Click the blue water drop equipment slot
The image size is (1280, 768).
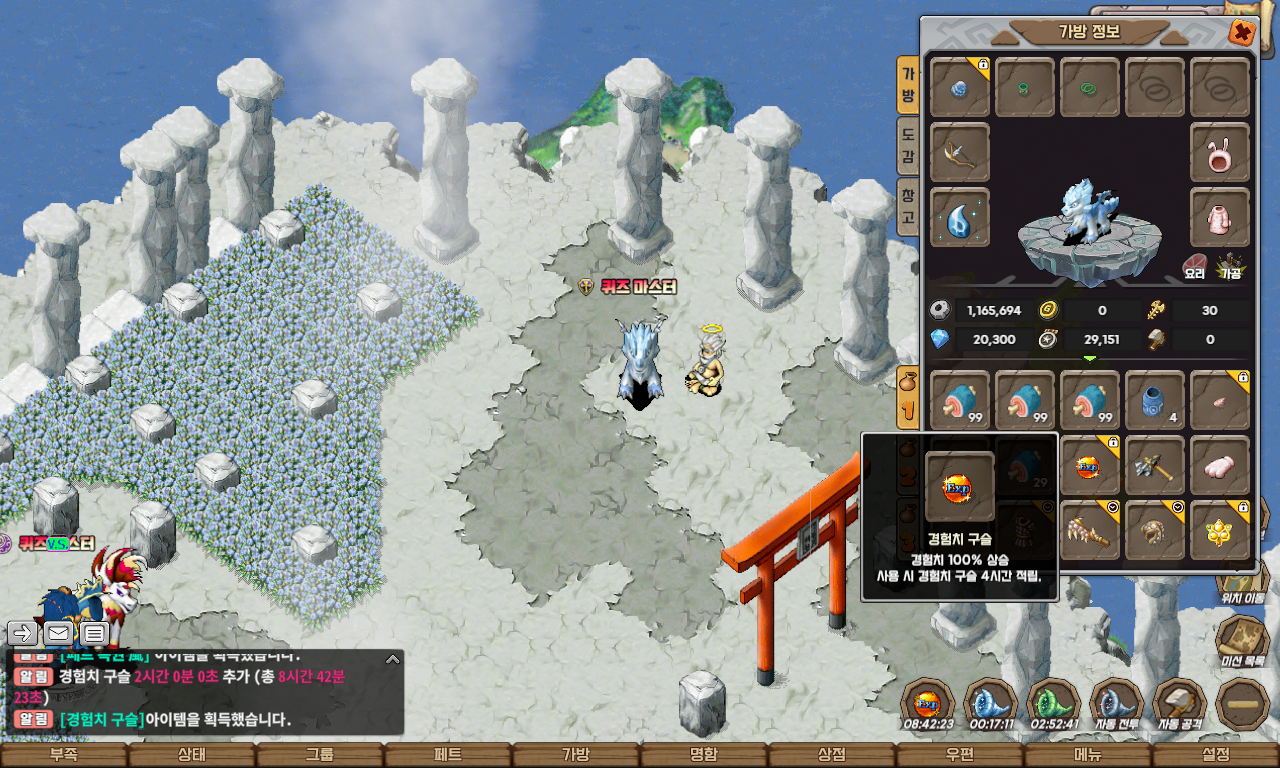pyautogui.click(x=960, y=217)
